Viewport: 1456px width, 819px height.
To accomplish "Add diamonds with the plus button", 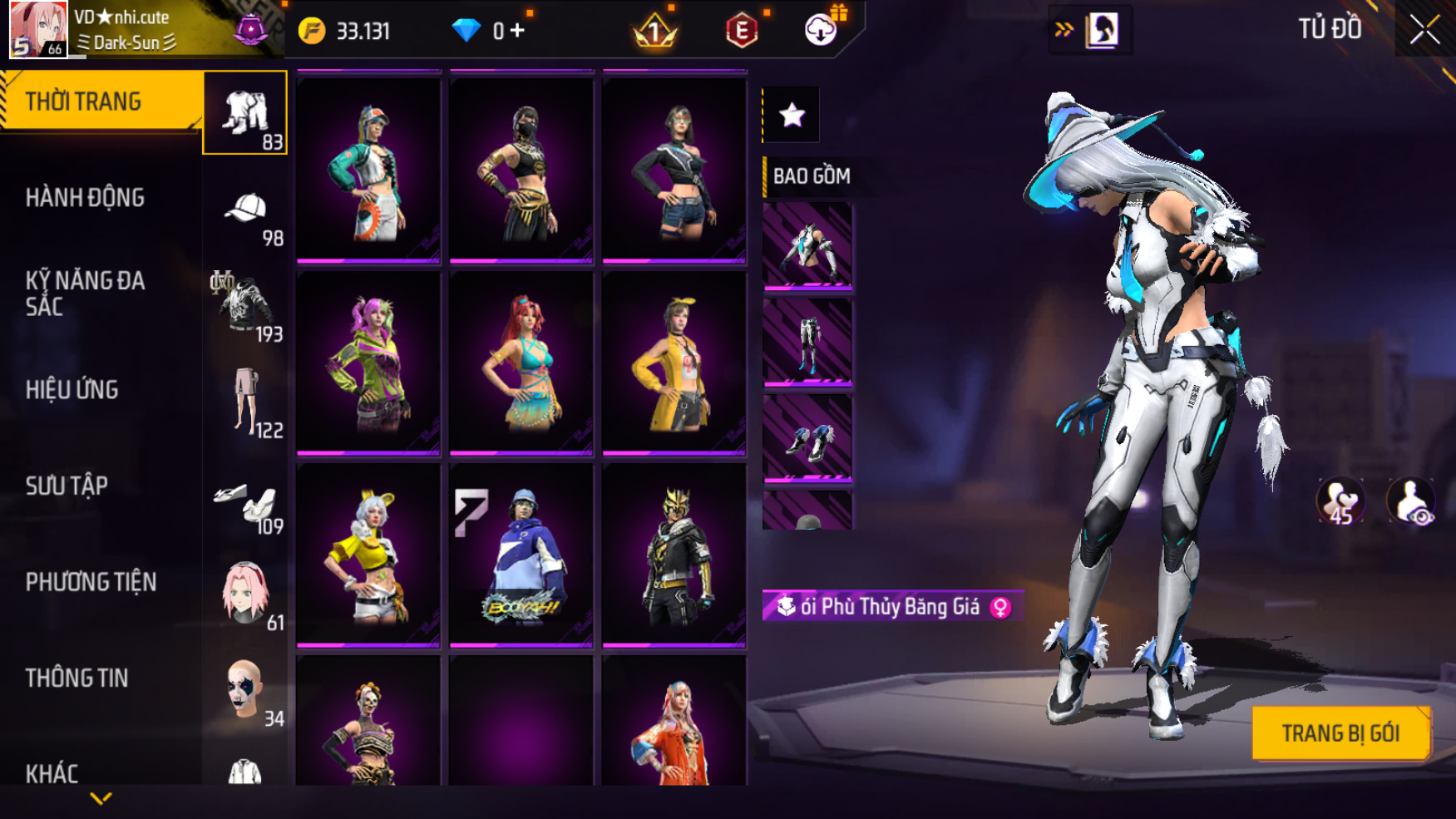I will tap(518, 31).
